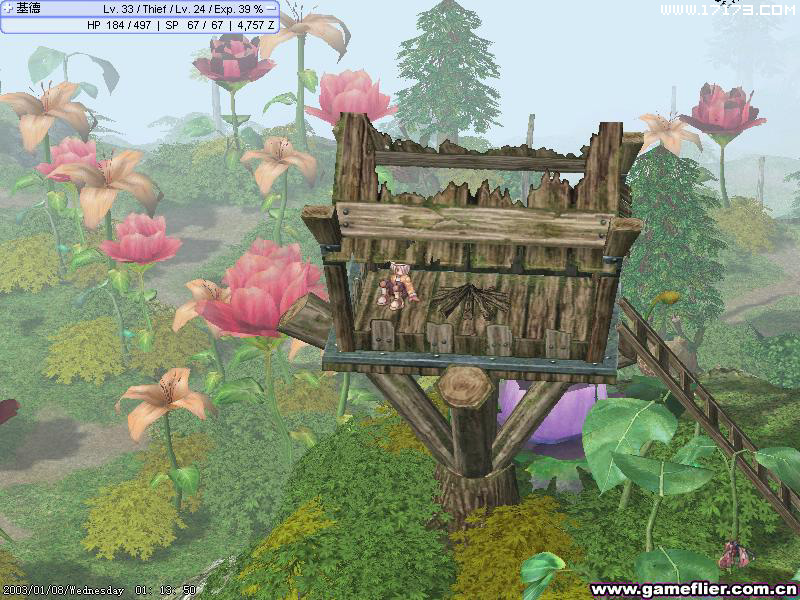This screenshot has width=800, height=600.
Task: Expand the basic info window with the plus icon
Action: [x=7, y=9]
